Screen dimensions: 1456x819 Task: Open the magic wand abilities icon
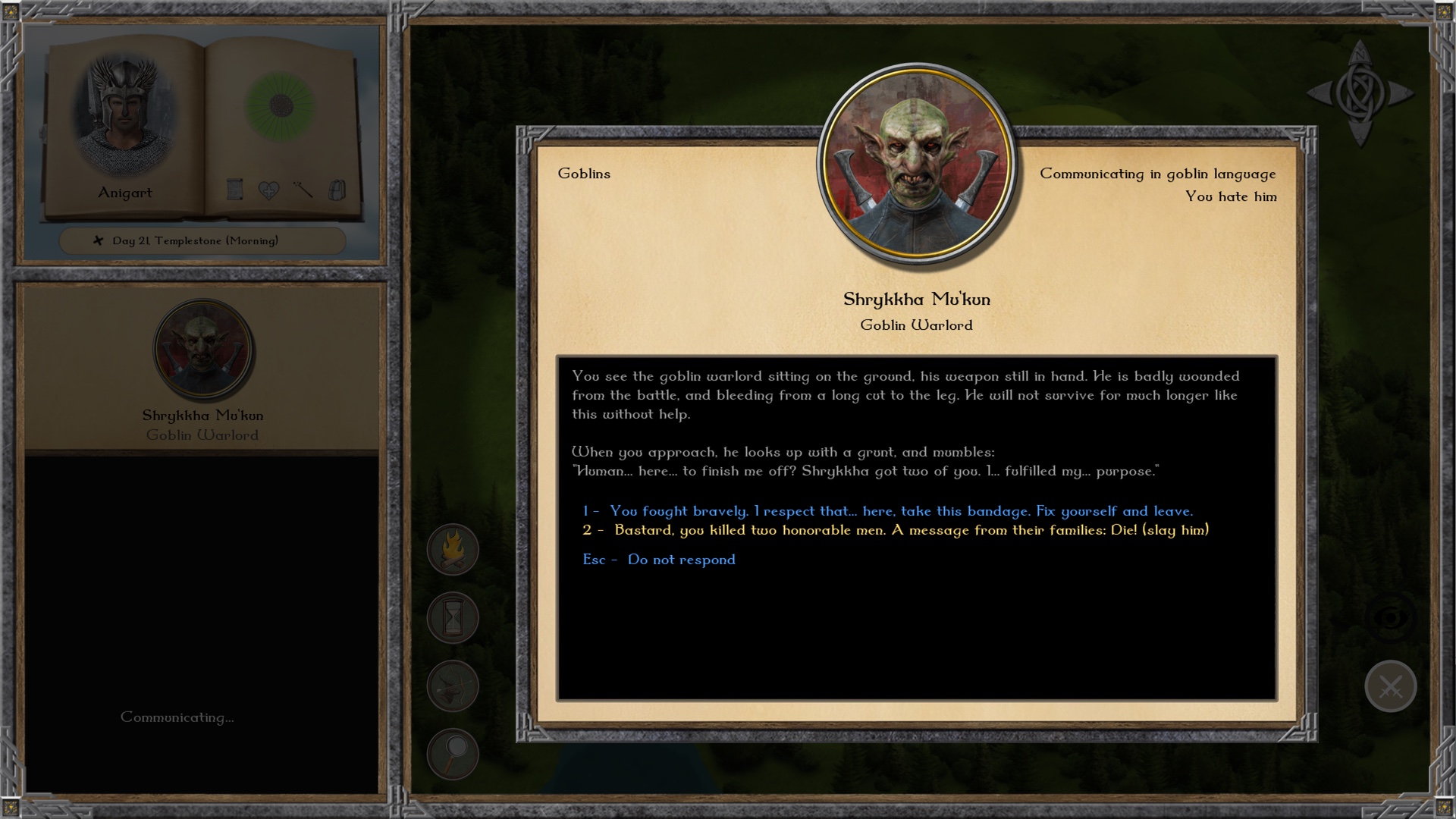[x=302, y=190]
